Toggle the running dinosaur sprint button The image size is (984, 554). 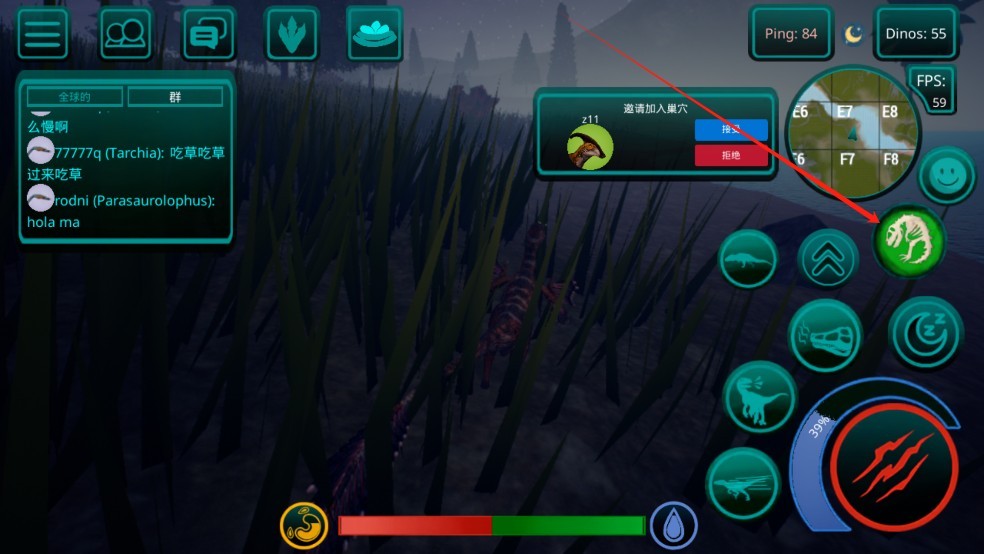(x=743, y=484)
